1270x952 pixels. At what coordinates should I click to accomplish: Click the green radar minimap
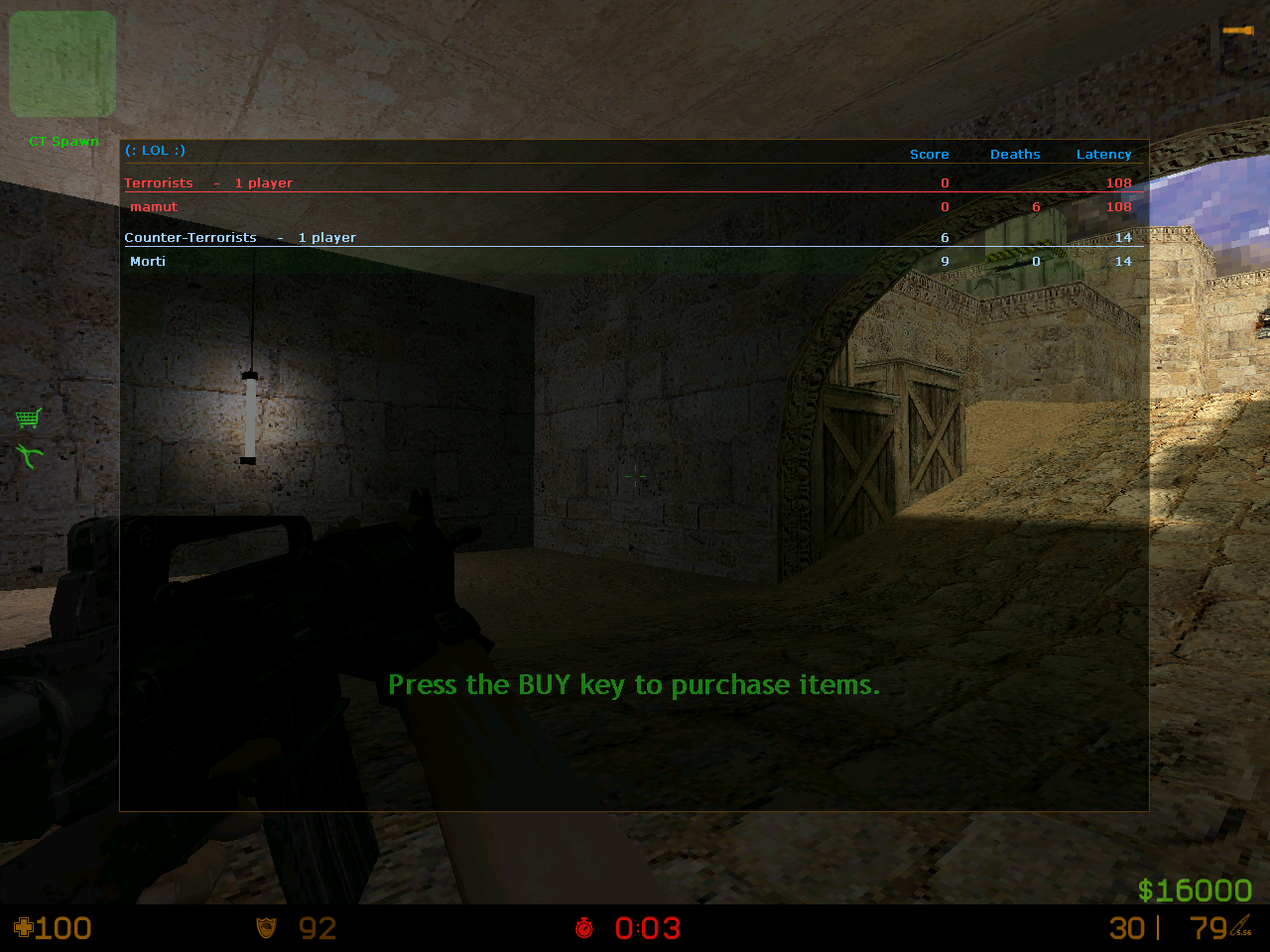pyautogui.click(x=63, y=64)
